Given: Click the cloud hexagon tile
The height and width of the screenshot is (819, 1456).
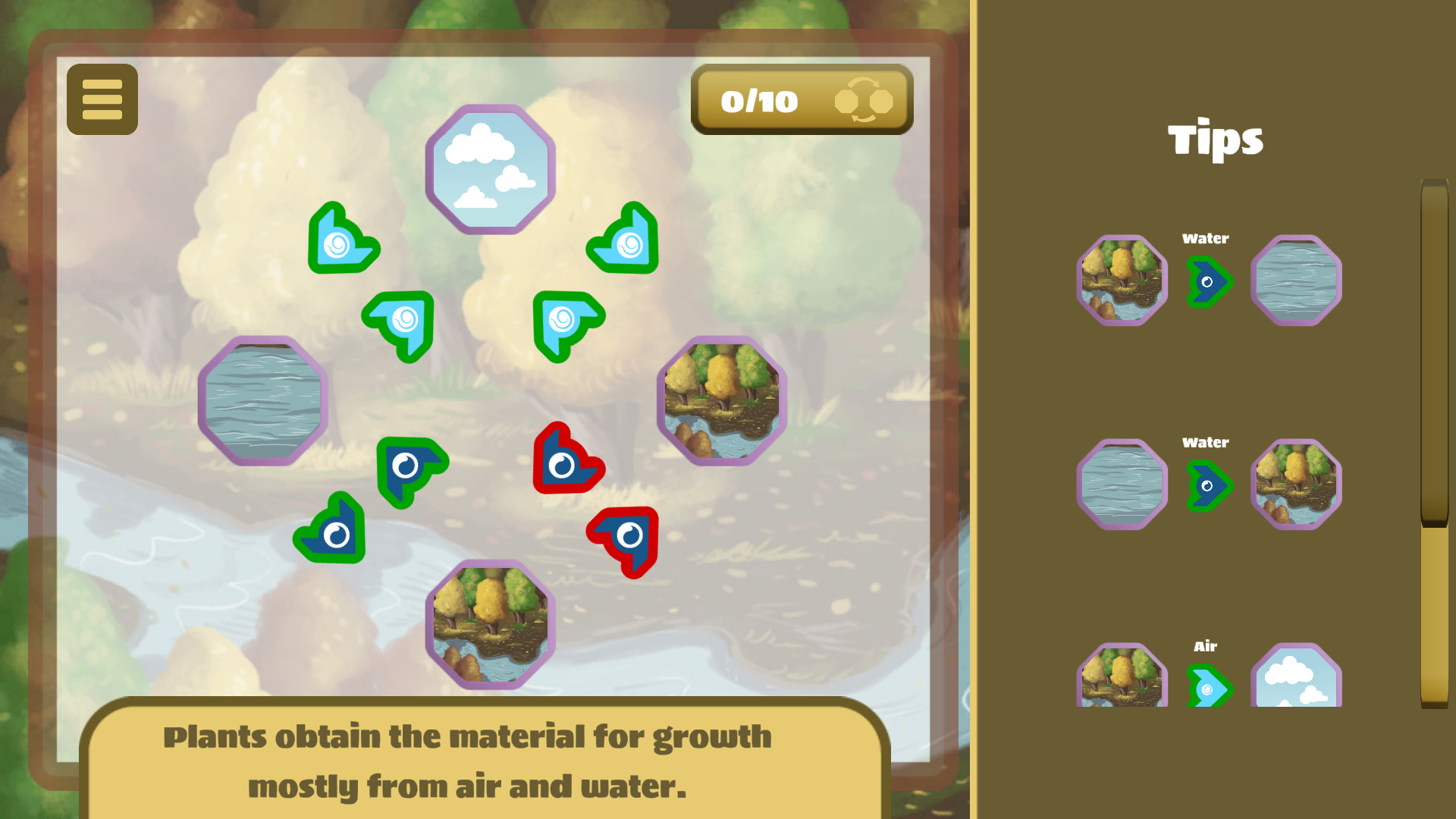Looking at the screenshot, I should click(490, 168).
